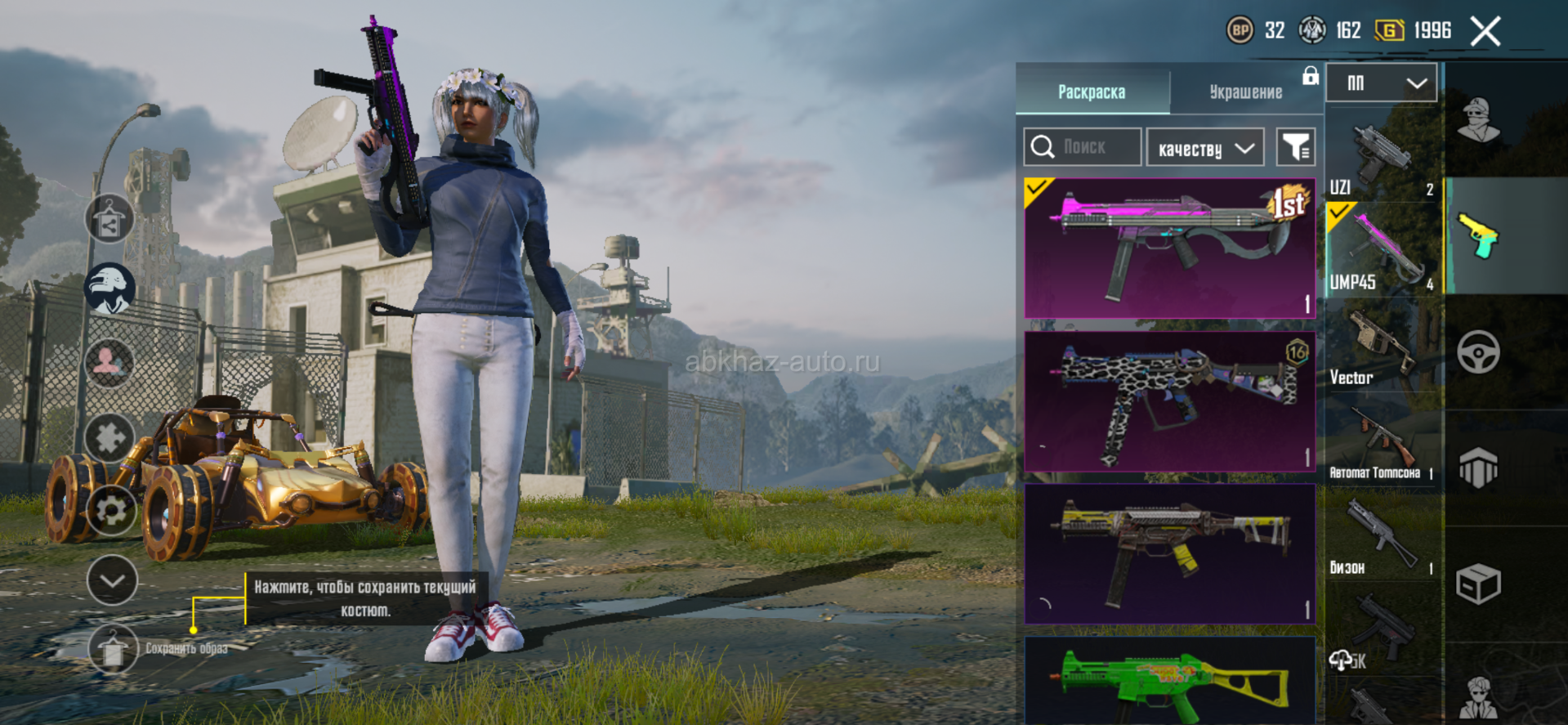Open the vehicle steering wheel category
This screenshot has height=725, width=1568.
(x=1478, y=353)
